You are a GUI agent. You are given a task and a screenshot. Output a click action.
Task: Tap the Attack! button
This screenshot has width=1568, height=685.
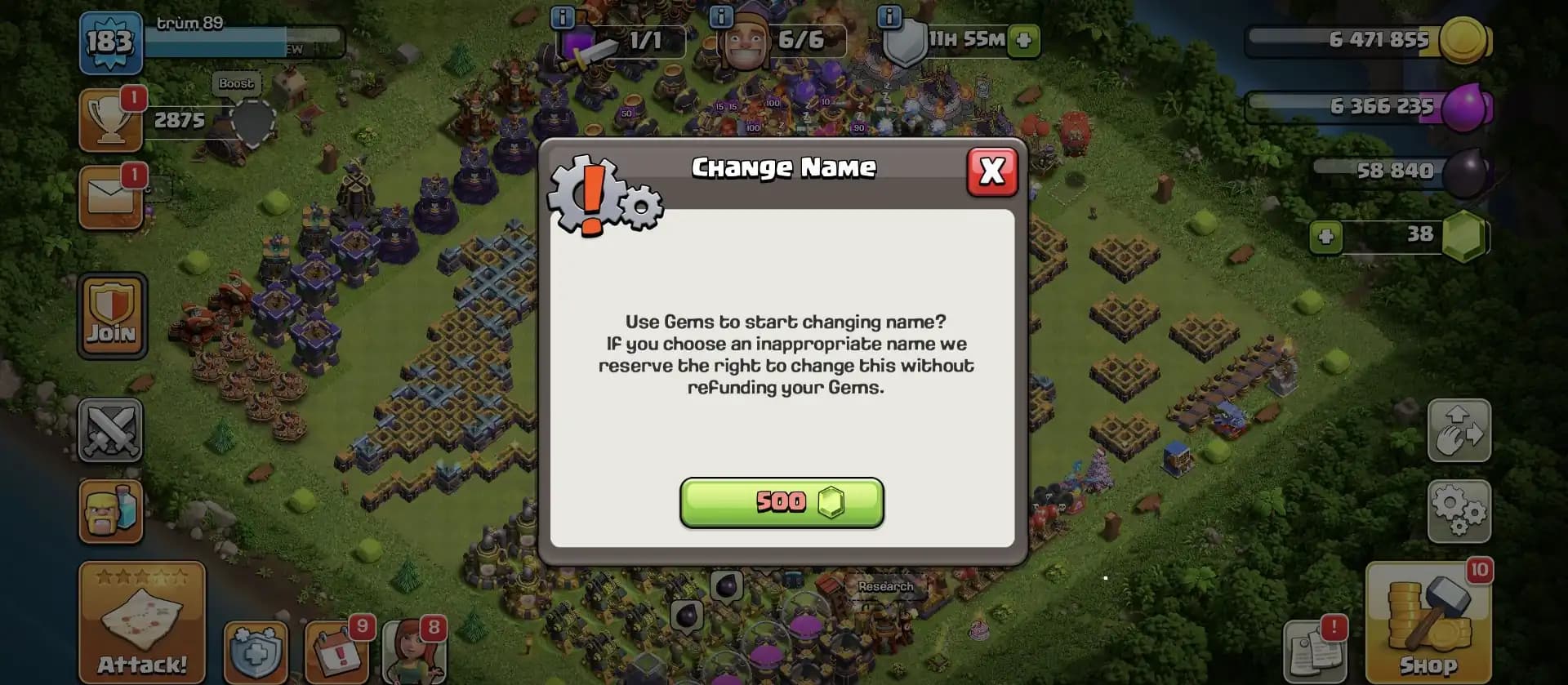click(141, 625)
